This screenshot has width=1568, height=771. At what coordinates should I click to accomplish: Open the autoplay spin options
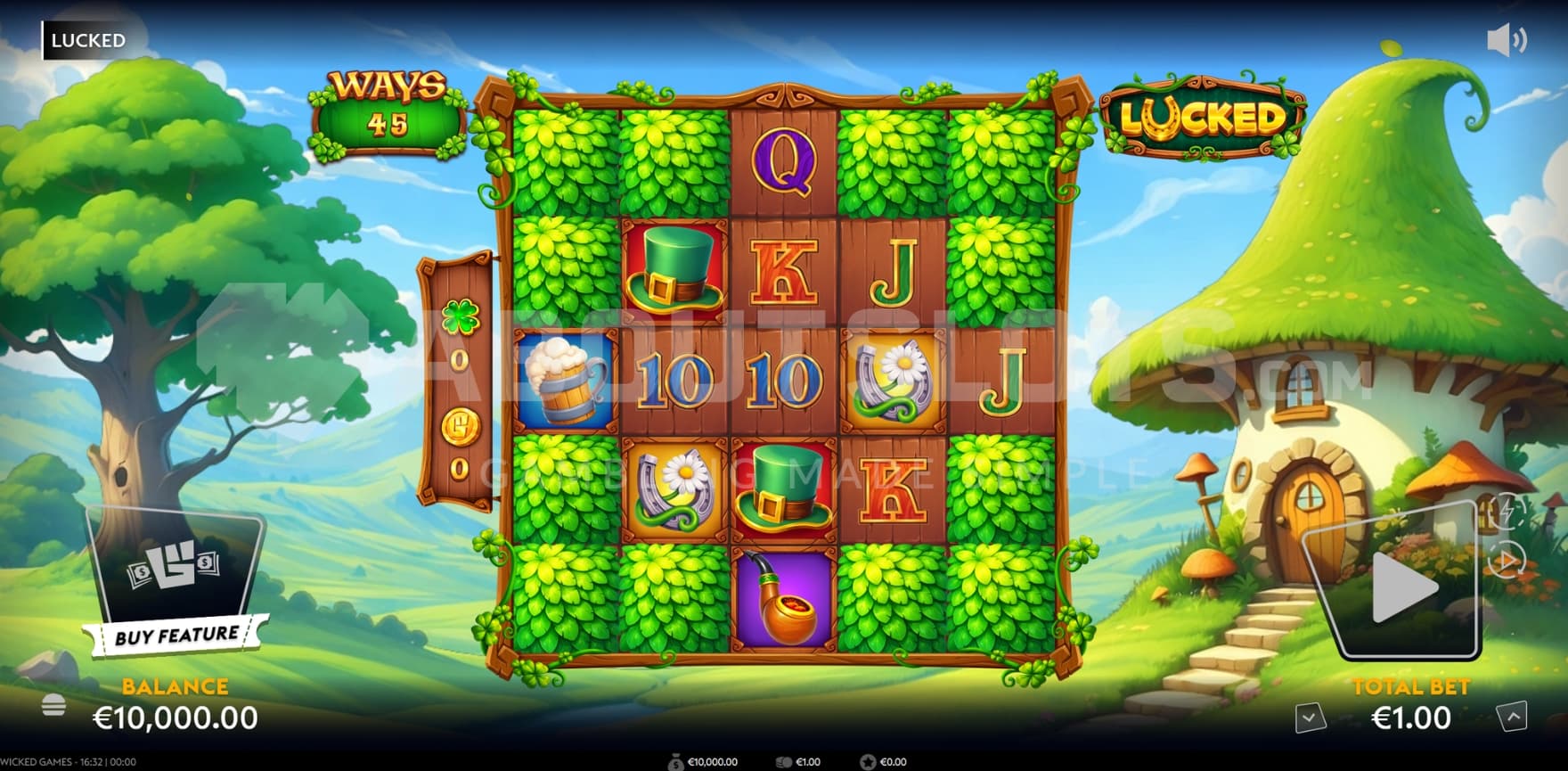click(x=1507, y=561)
